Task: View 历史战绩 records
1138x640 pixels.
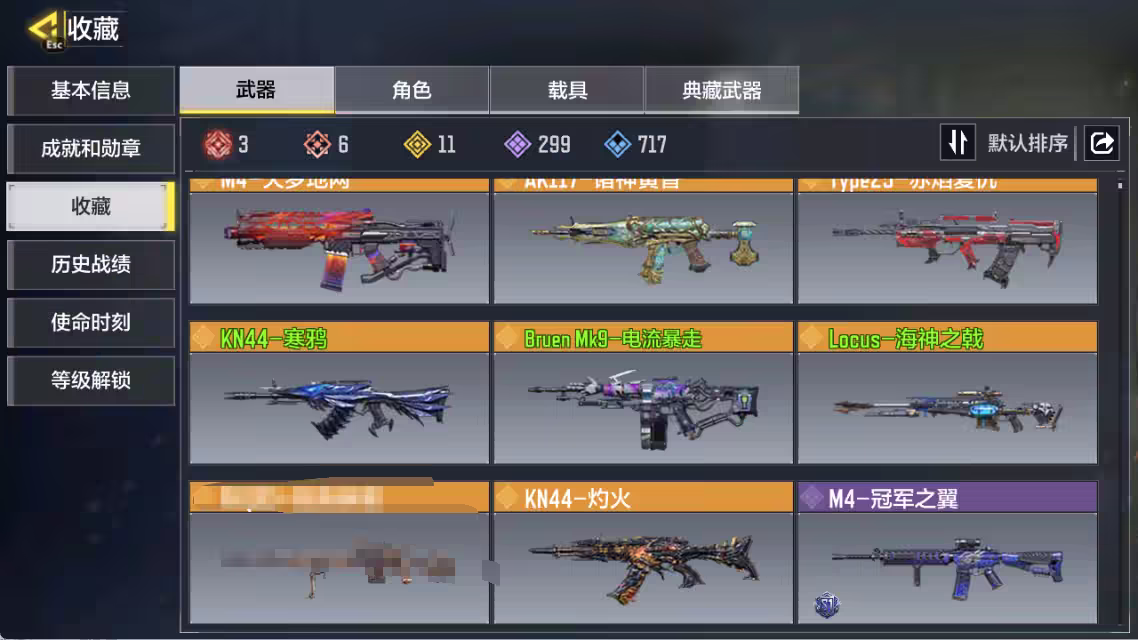Action: pos(91,265)
